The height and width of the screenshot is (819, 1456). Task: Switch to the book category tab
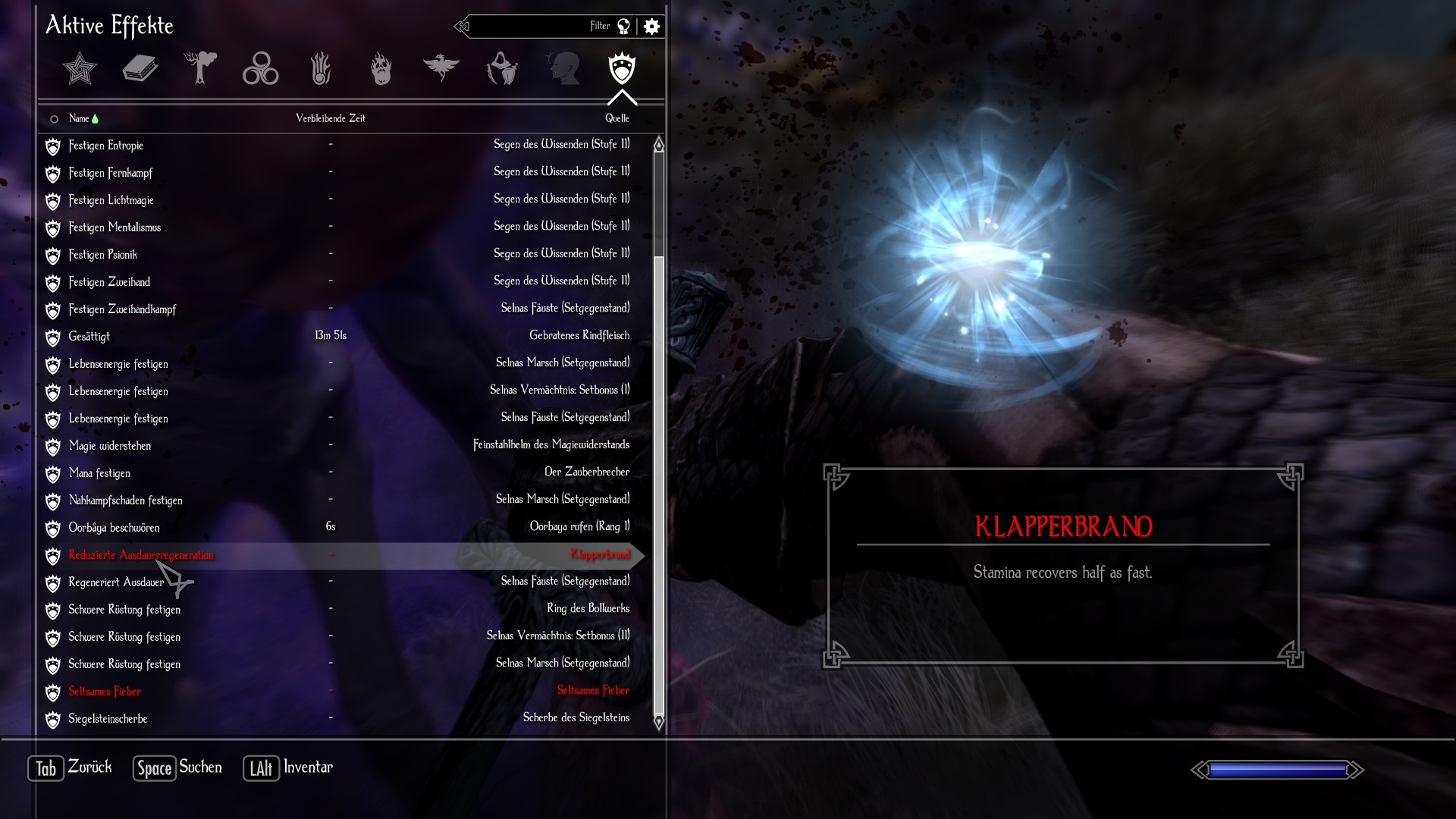pyautogui.click(x=140, y=69)
